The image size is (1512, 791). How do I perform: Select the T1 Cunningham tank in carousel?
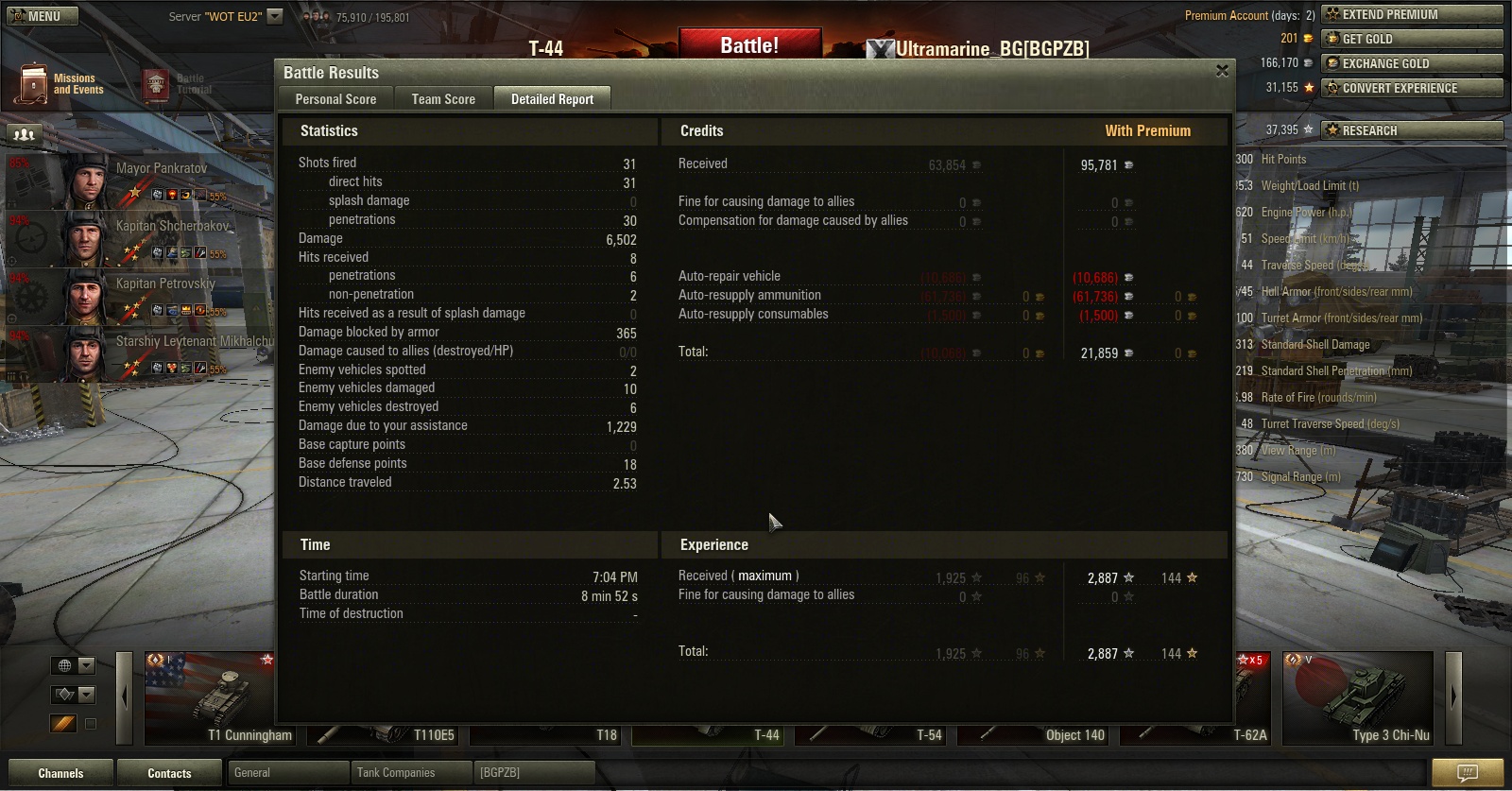[x=219, y=698]
